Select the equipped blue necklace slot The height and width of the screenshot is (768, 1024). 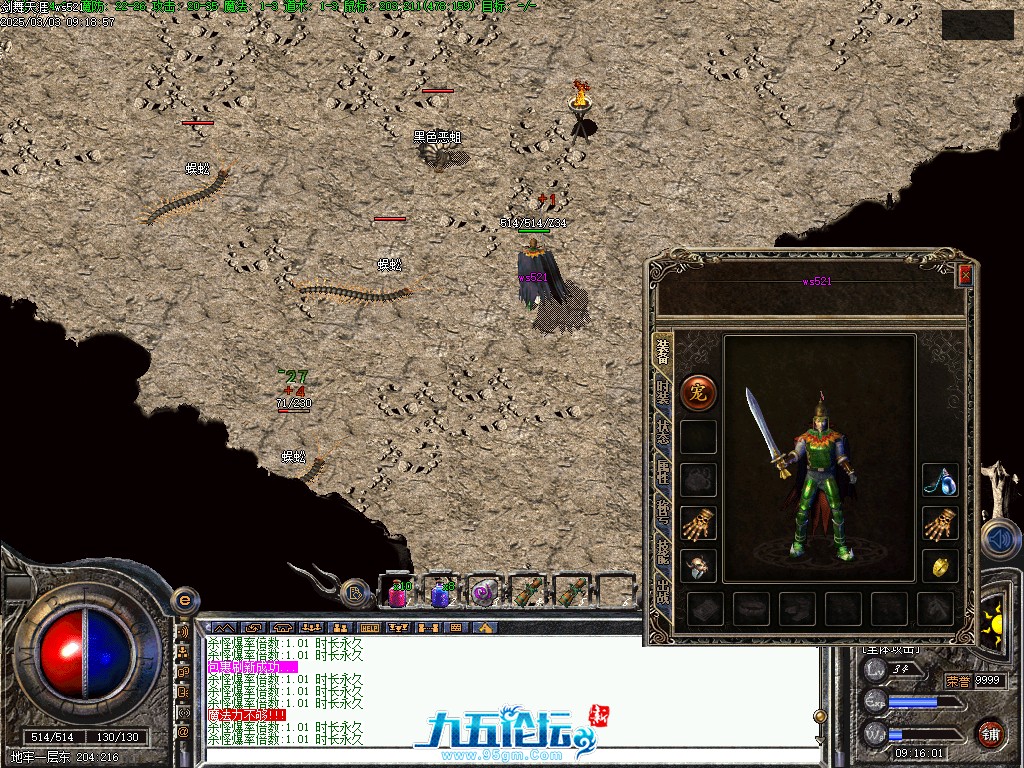[x=940, y=480]
